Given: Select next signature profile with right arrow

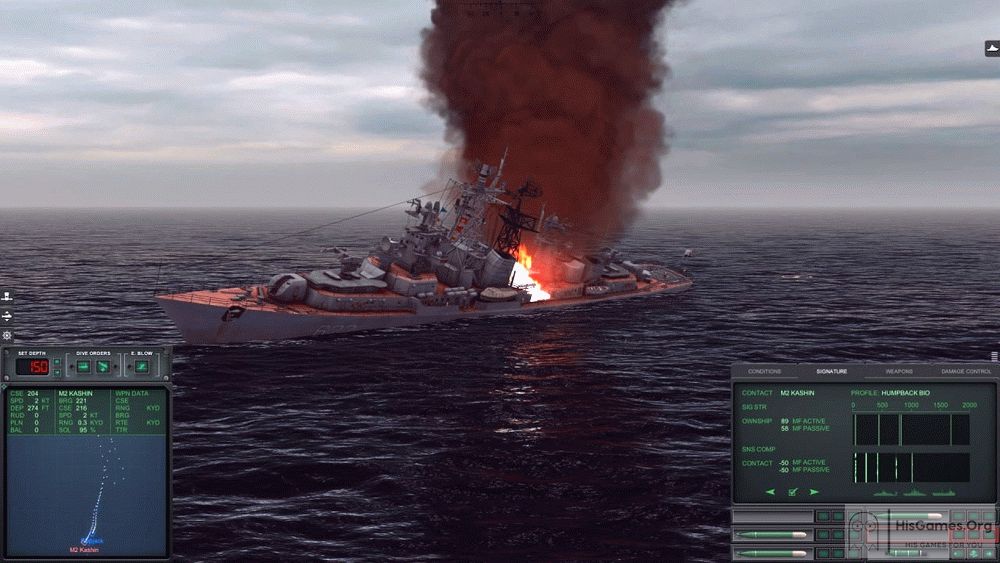Looking at the screenshot, I should tap(814, 492).
